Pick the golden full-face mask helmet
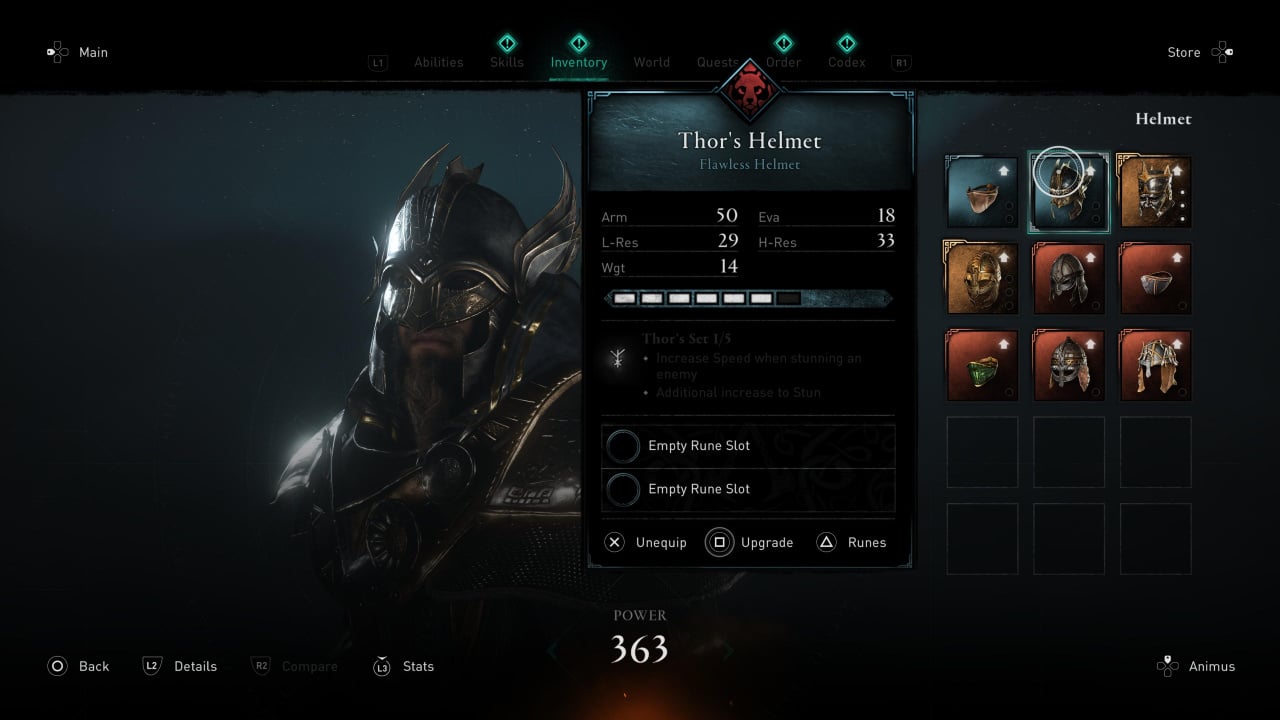Image resolution: width=1280 pixels, height=720 pixels. (982, 279)
